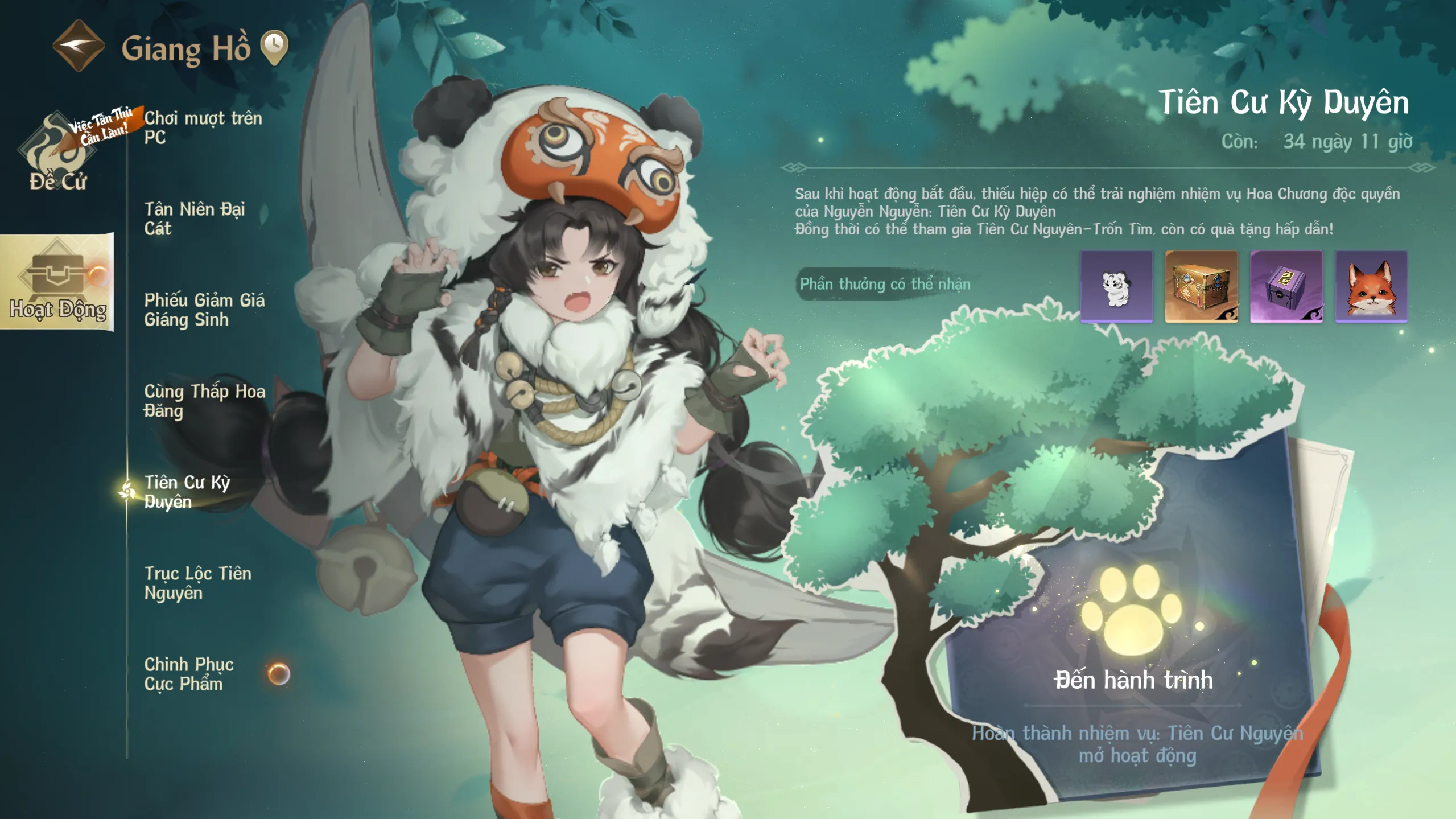Show the Chinh Phục Cực Phẩm event

pos(189,674)
